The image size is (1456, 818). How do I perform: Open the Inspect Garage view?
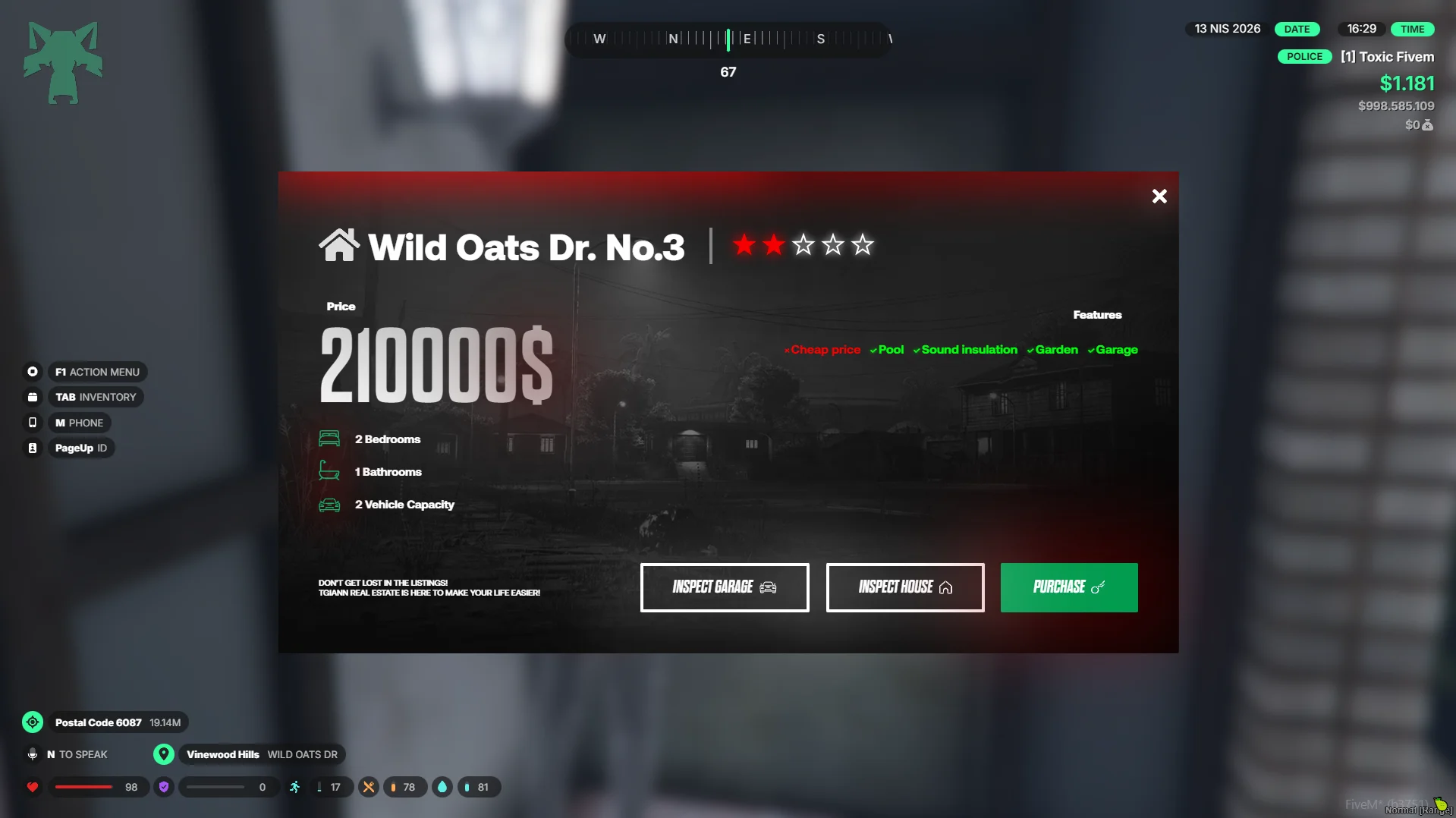coord(724,587)
